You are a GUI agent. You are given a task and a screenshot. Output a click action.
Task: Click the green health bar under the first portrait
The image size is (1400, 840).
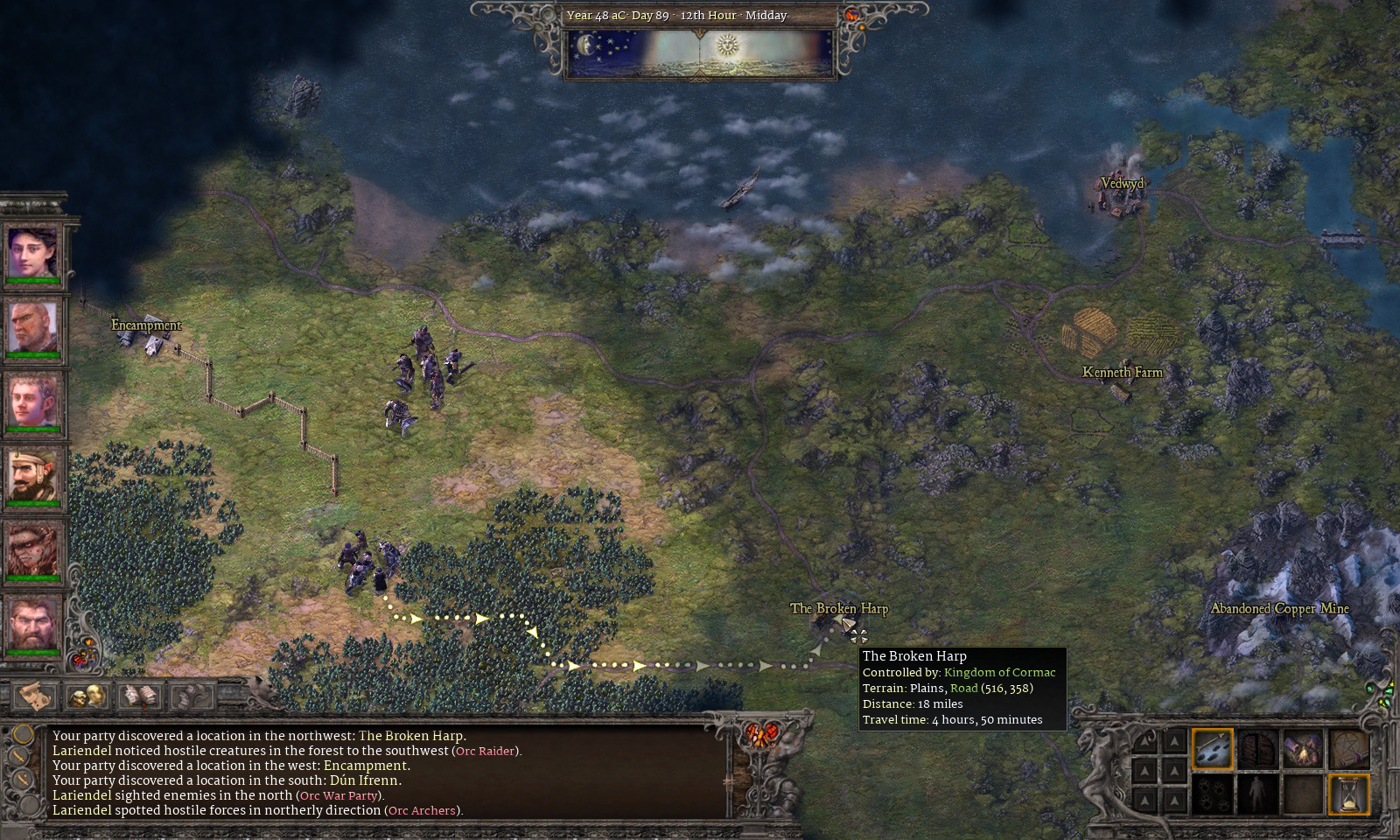click(32, 278)
